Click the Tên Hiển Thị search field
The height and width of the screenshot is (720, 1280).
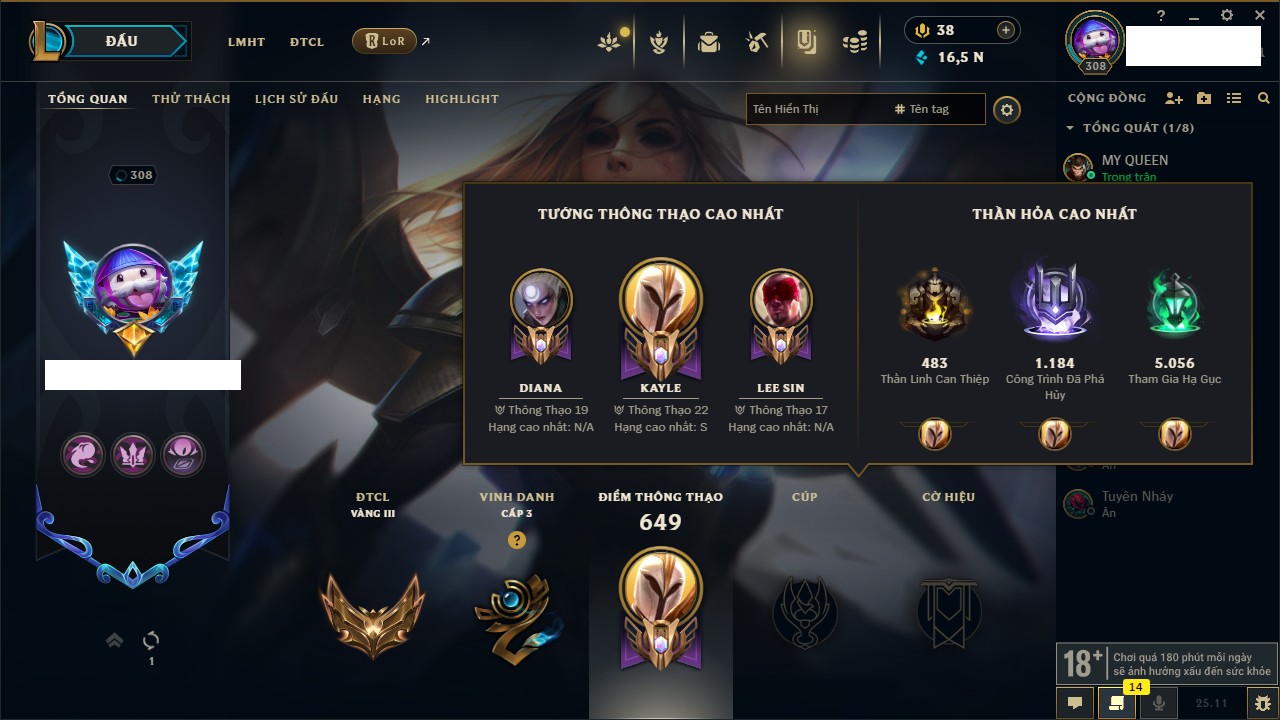click(815, 109)
